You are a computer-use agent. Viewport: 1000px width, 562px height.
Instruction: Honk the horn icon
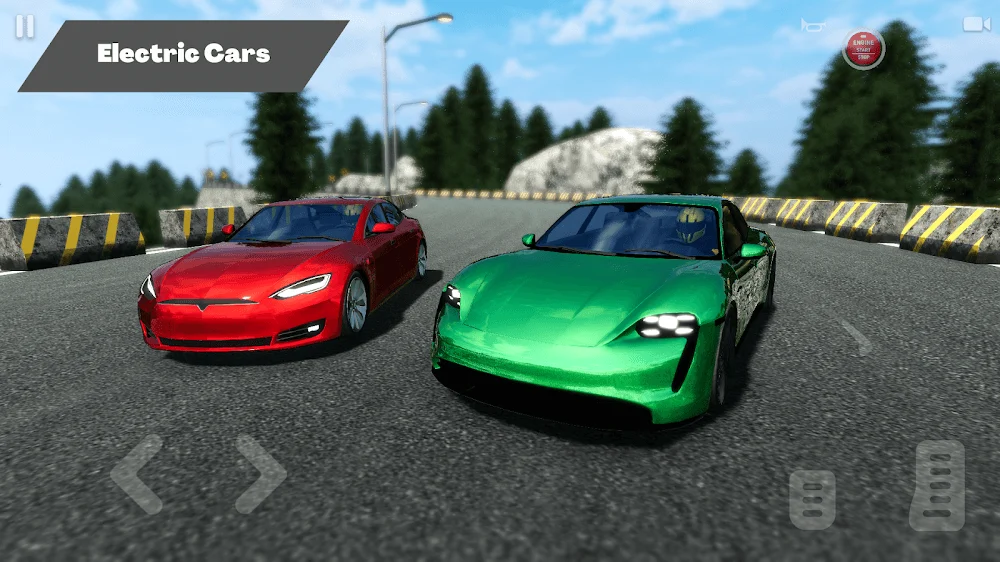coord(813,24)
